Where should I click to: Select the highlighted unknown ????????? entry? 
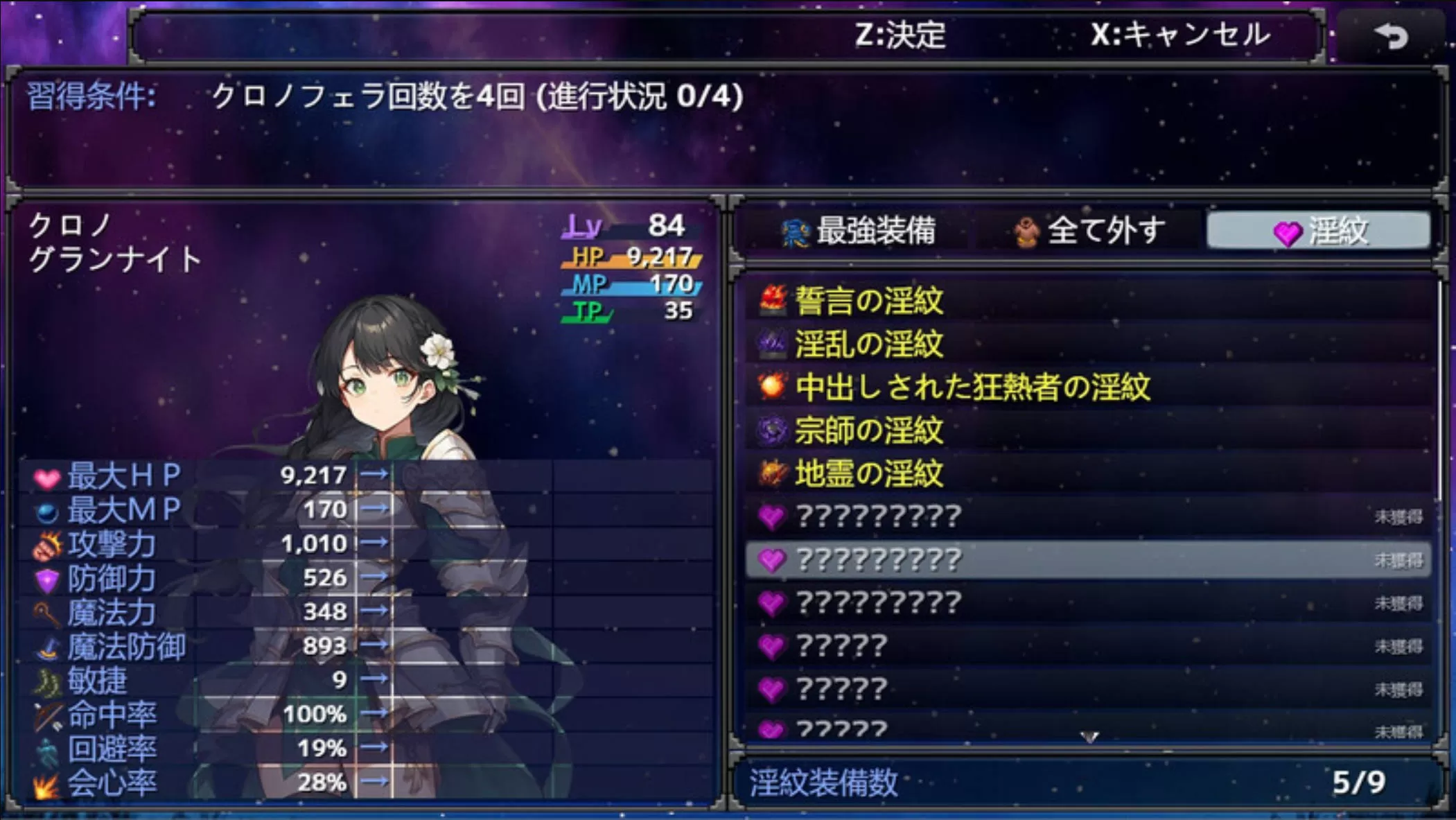(x=1088, y=560)
